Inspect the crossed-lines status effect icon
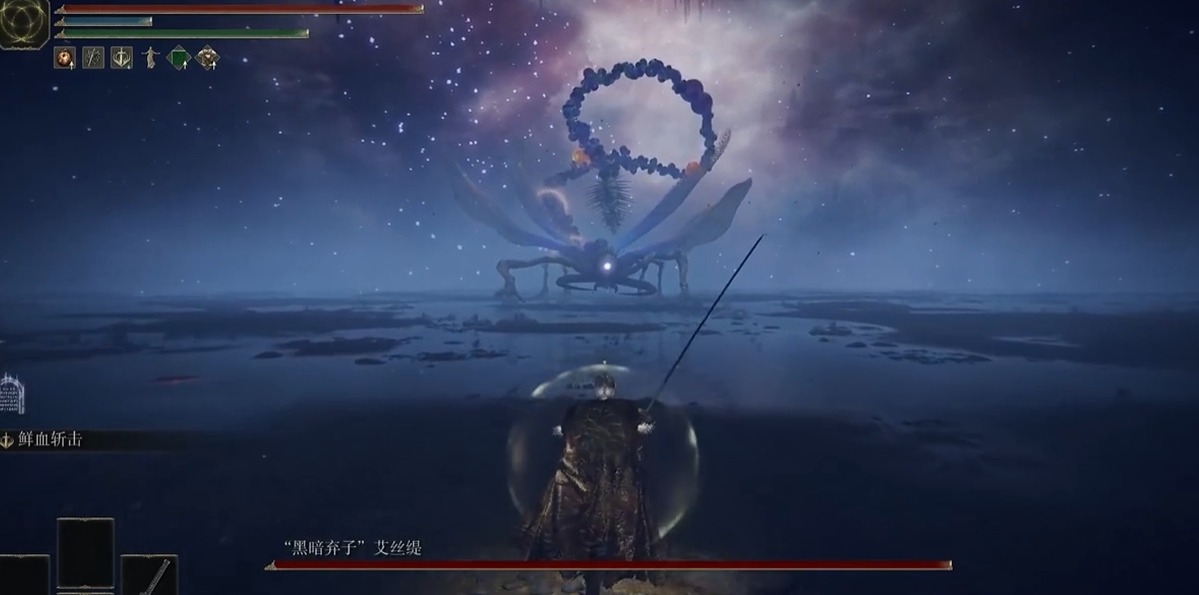The height and width of the screenshot is (595, 1199). (93, 58)
